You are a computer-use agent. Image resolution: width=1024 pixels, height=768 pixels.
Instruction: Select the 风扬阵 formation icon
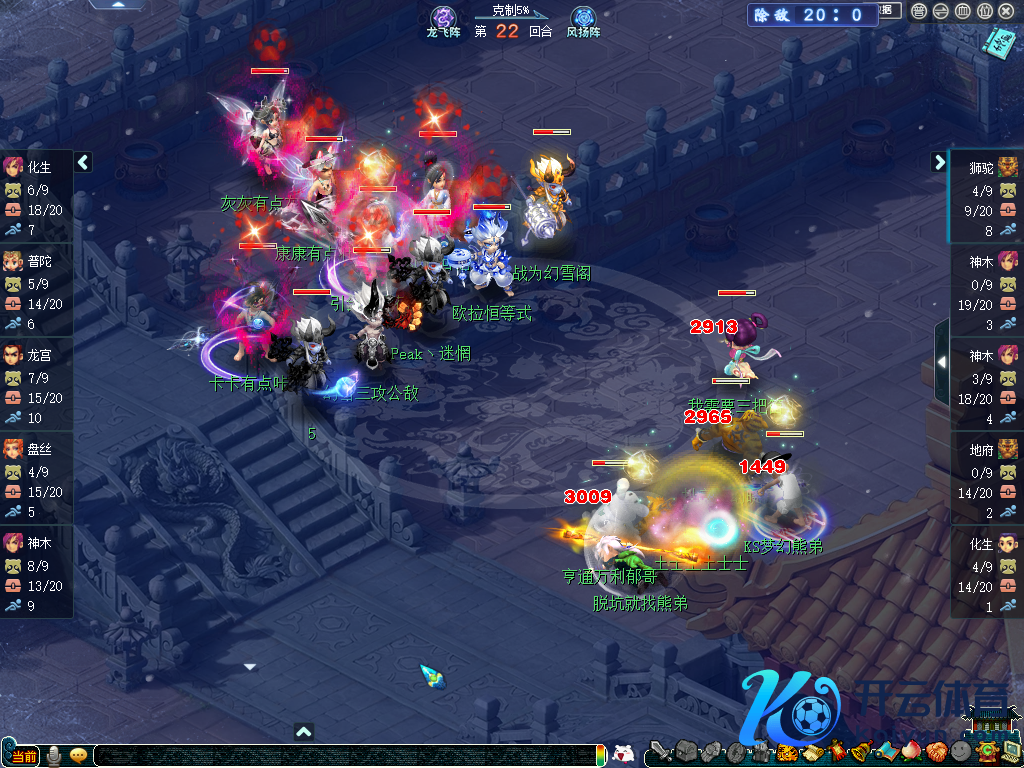[582, 18]
